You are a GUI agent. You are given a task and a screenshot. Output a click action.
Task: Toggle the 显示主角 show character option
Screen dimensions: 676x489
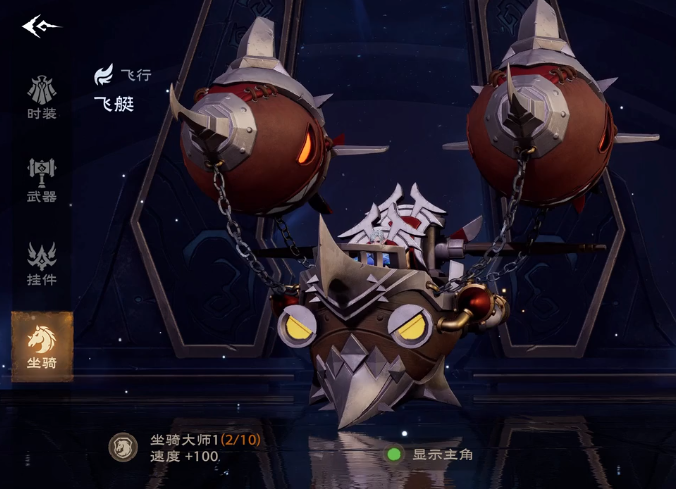(x=394, y=454)
